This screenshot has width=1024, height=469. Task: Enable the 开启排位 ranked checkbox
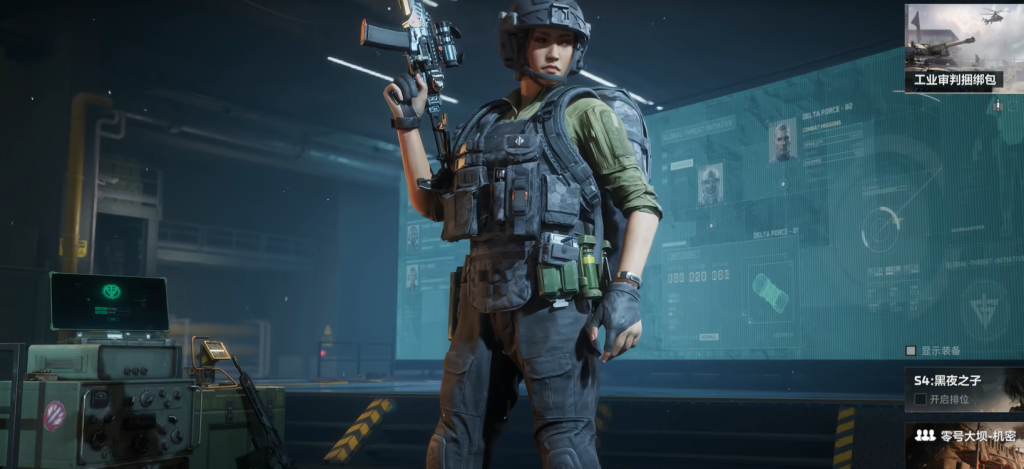920,399
